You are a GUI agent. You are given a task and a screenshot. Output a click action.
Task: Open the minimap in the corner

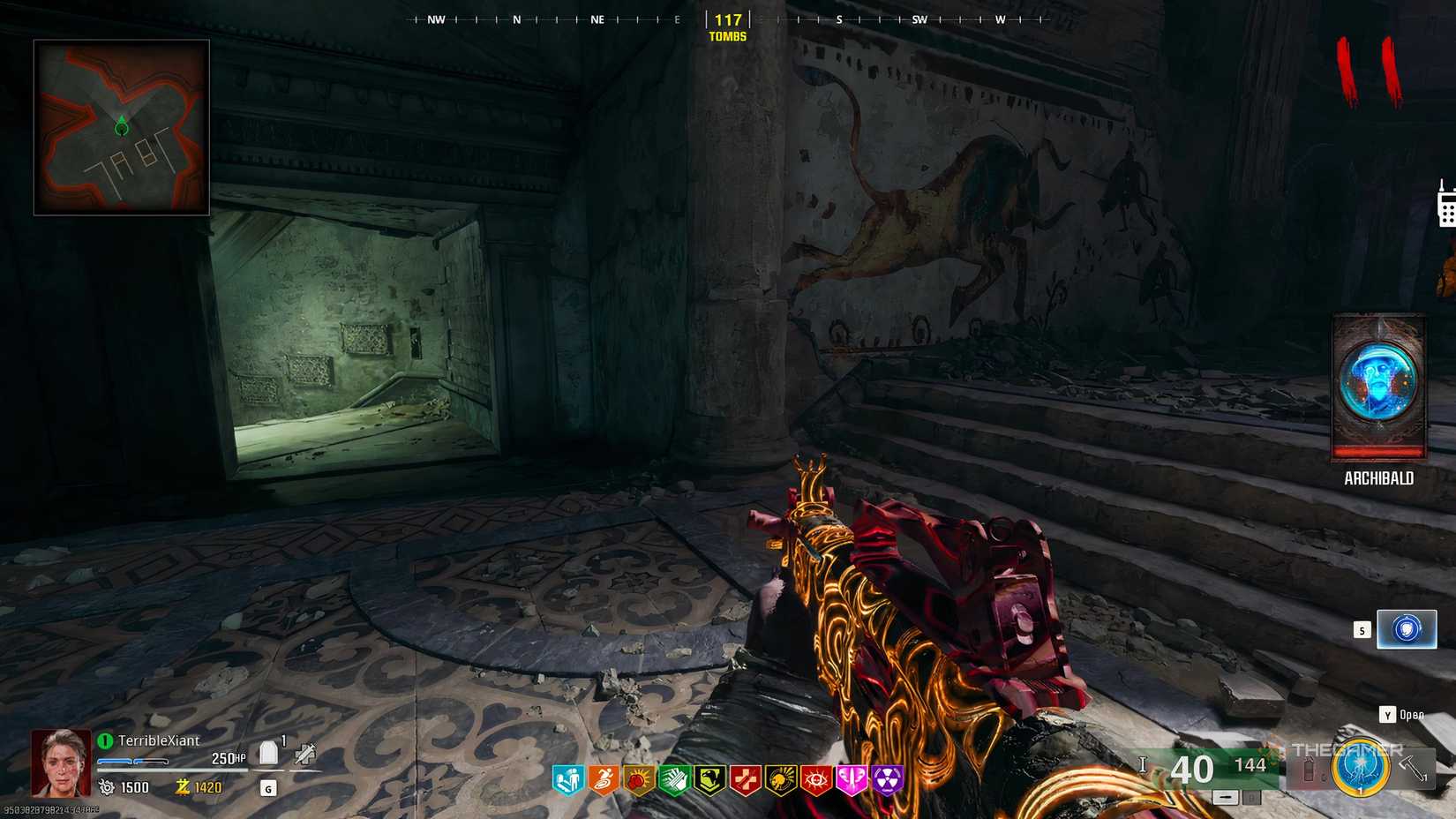point(121,124)
